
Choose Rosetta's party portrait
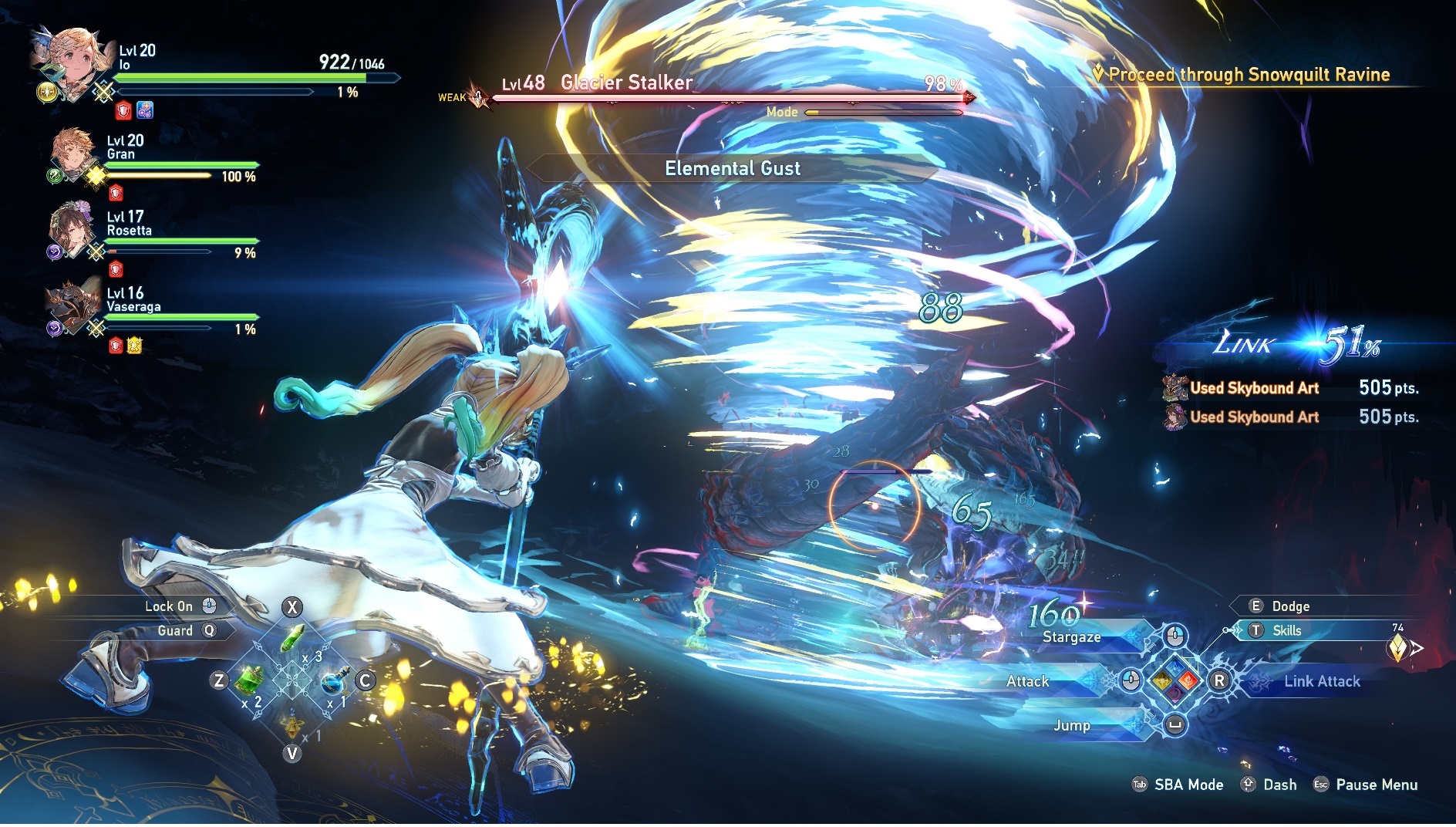(73, 230)
